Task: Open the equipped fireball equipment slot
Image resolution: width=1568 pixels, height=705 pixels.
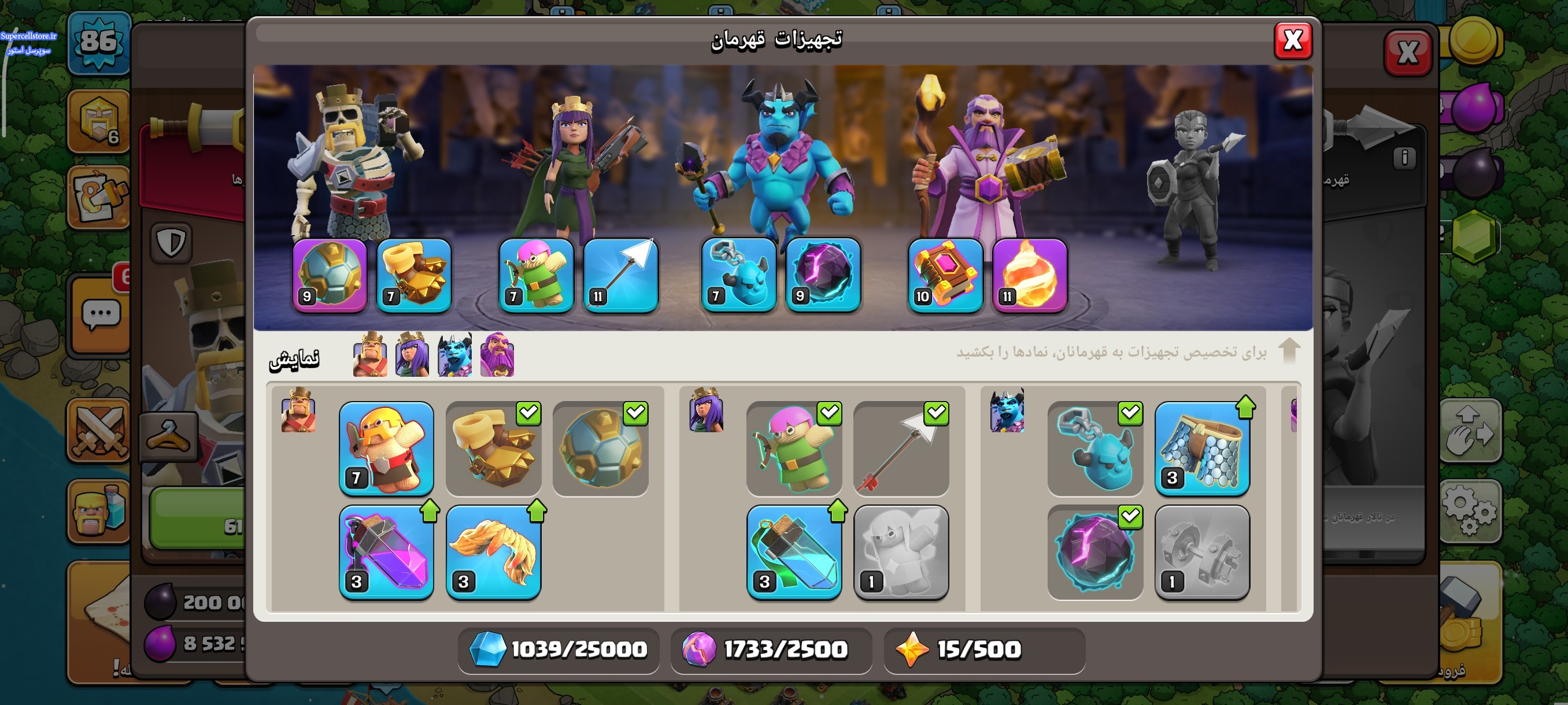Action: [1029, 276]
